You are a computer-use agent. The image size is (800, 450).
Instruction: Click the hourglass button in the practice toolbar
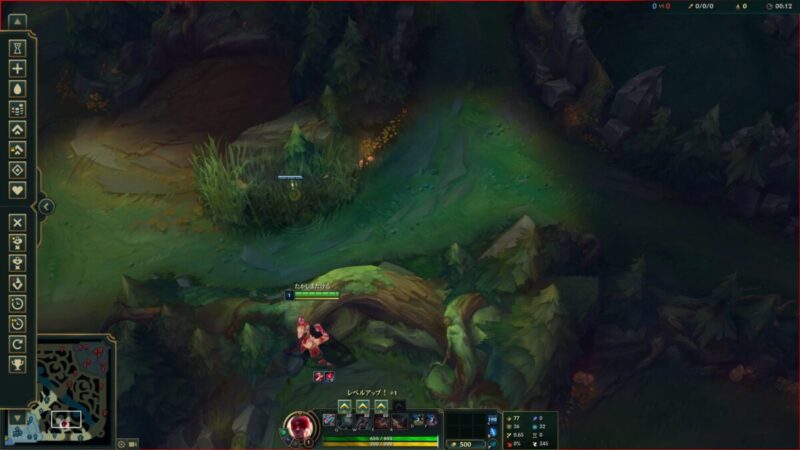17,47
